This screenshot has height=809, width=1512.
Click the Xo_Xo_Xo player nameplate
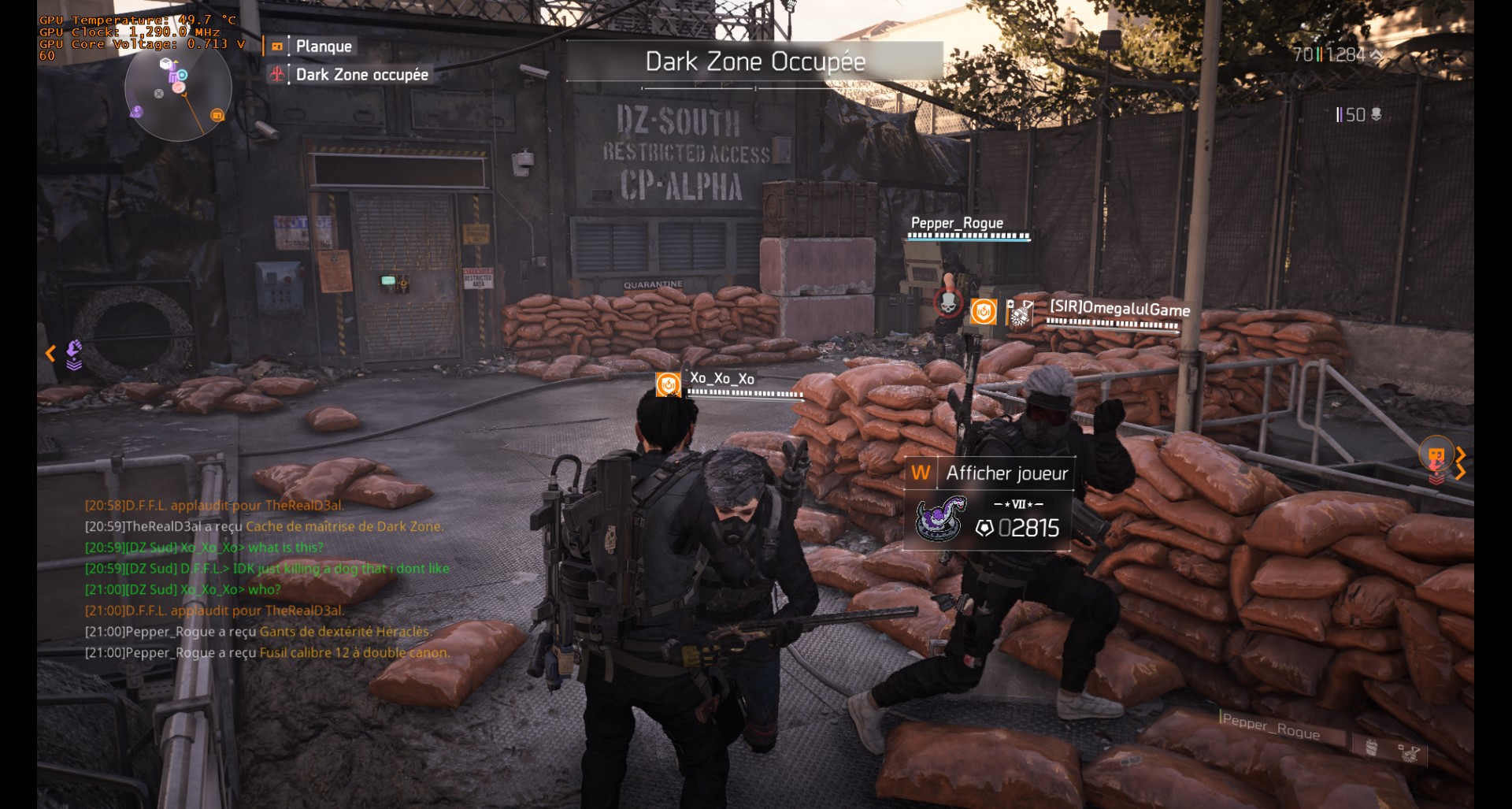[722, 379]
